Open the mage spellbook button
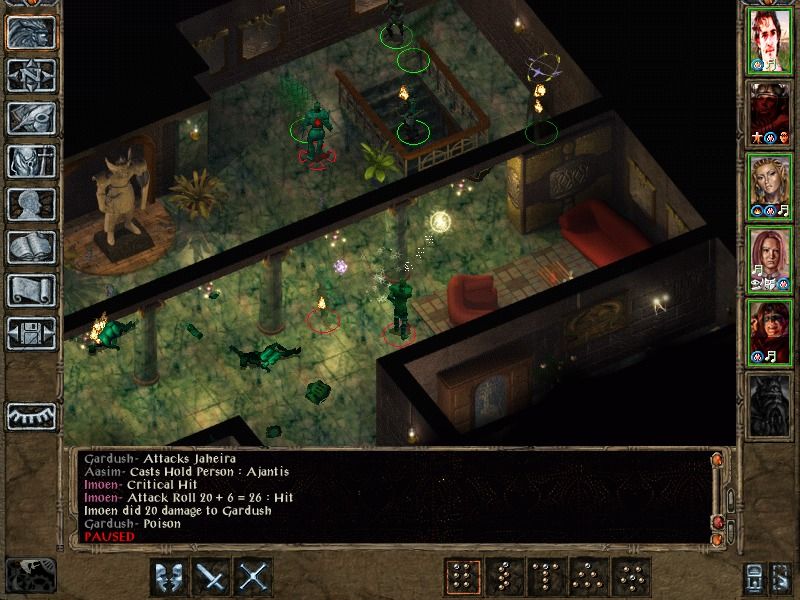The image size is (800, 600). click(29, 247)
